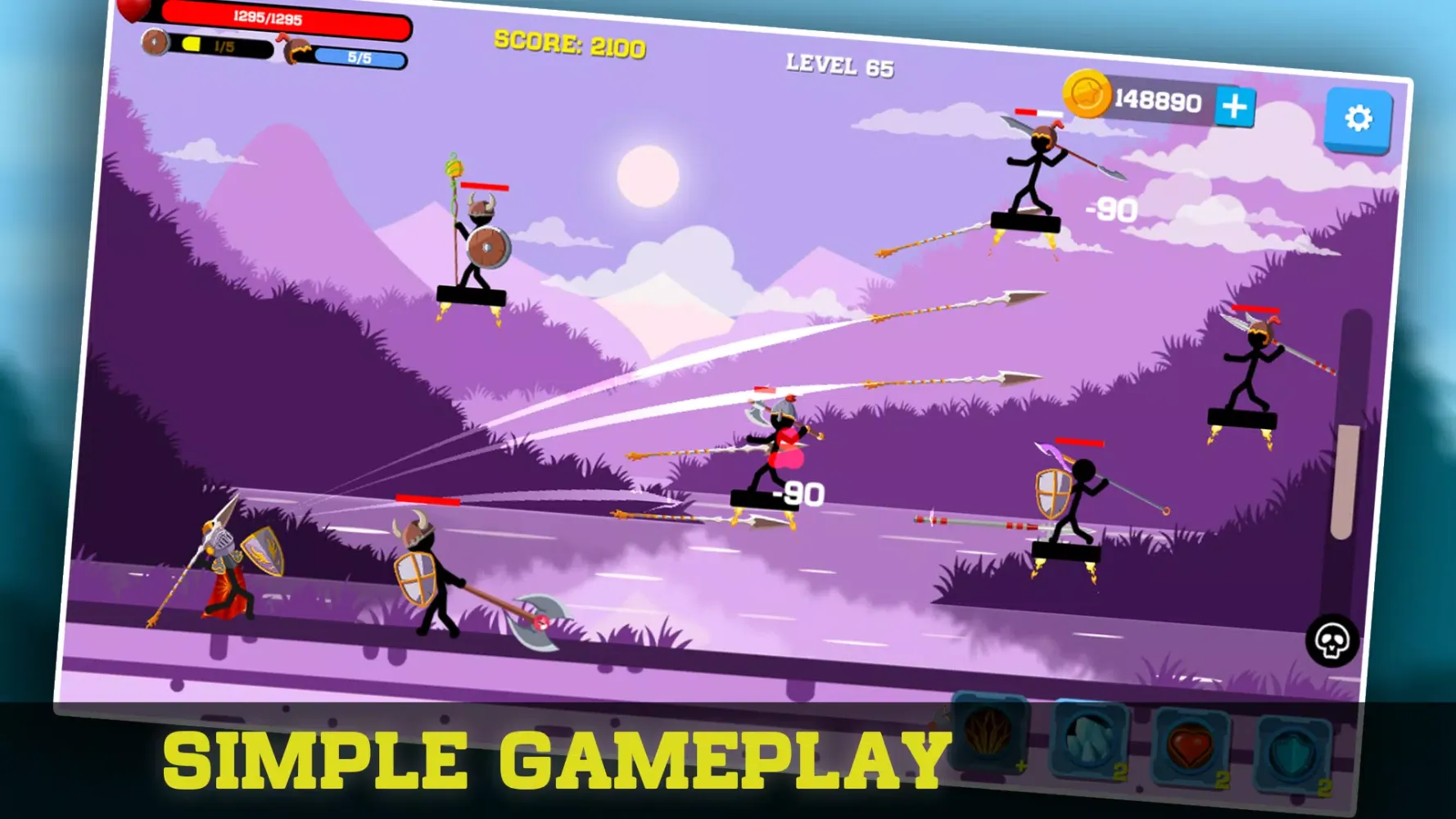Image resolution: width=1456 pixels, height=819 pixels.
Task: Tap the 2 count on the shield power-up
Action: pos(1324,788)
